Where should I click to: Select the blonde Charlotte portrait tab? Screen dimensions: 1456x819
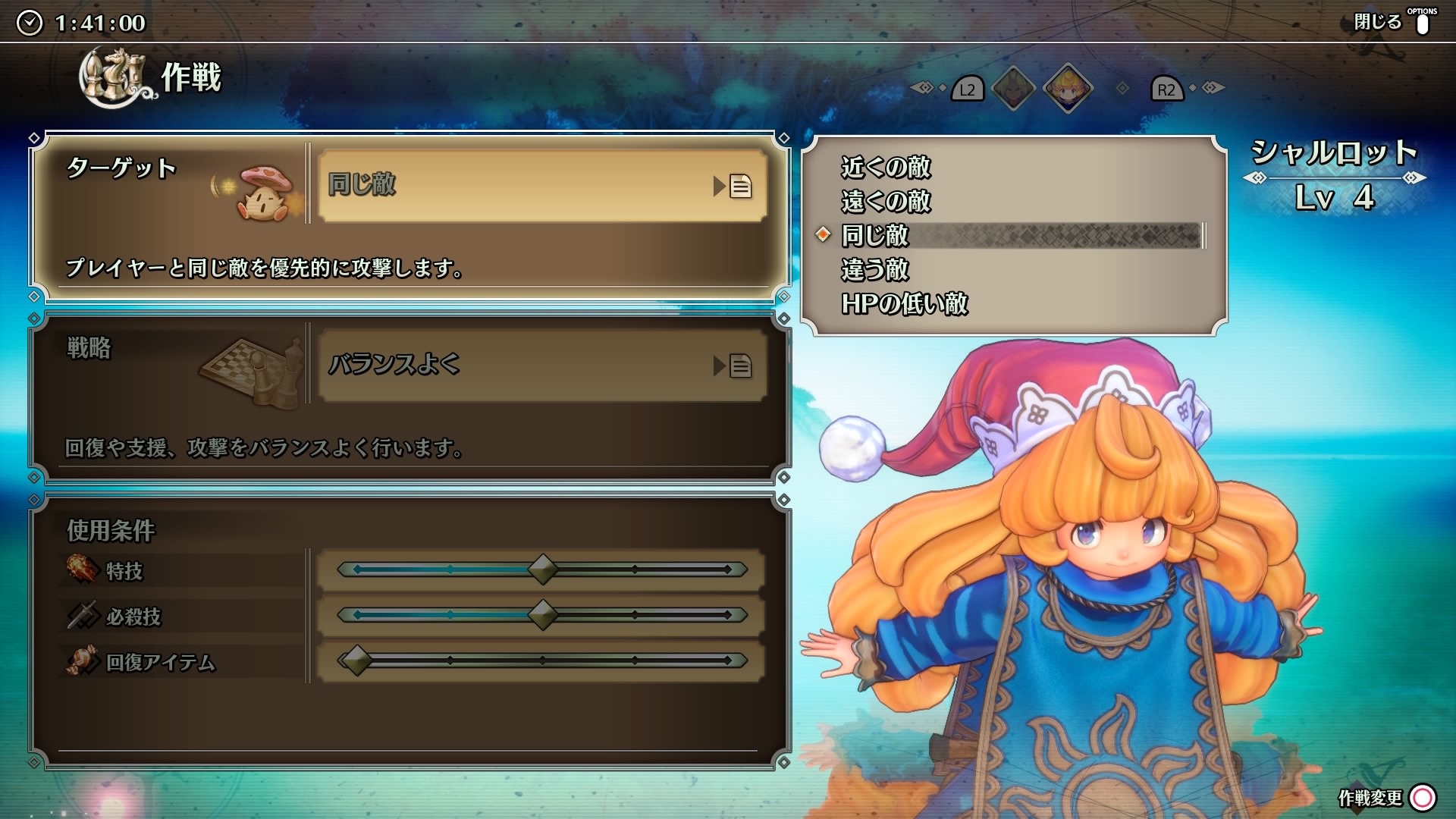(x=1068, y=89)
